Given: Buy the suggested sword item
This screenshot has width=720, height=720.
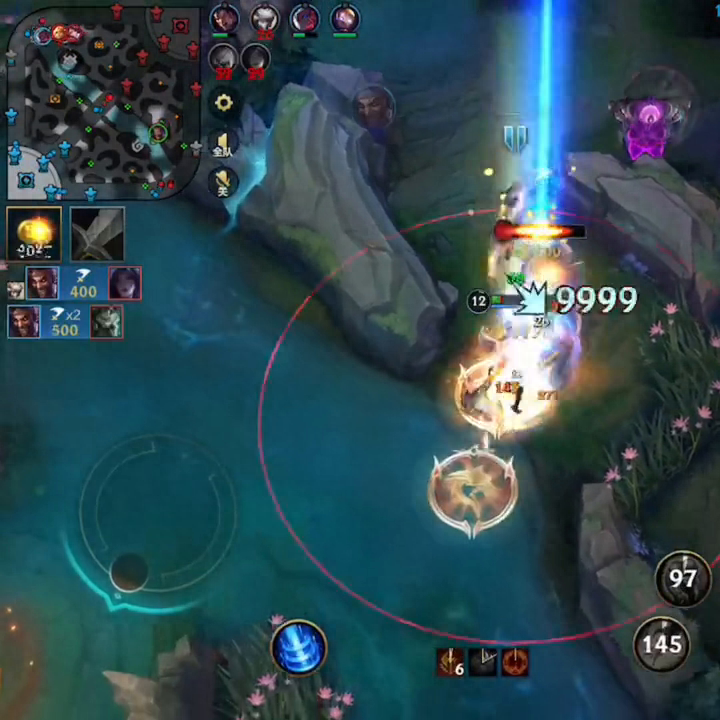Looking at the screenshot, I should pos(97,234).
